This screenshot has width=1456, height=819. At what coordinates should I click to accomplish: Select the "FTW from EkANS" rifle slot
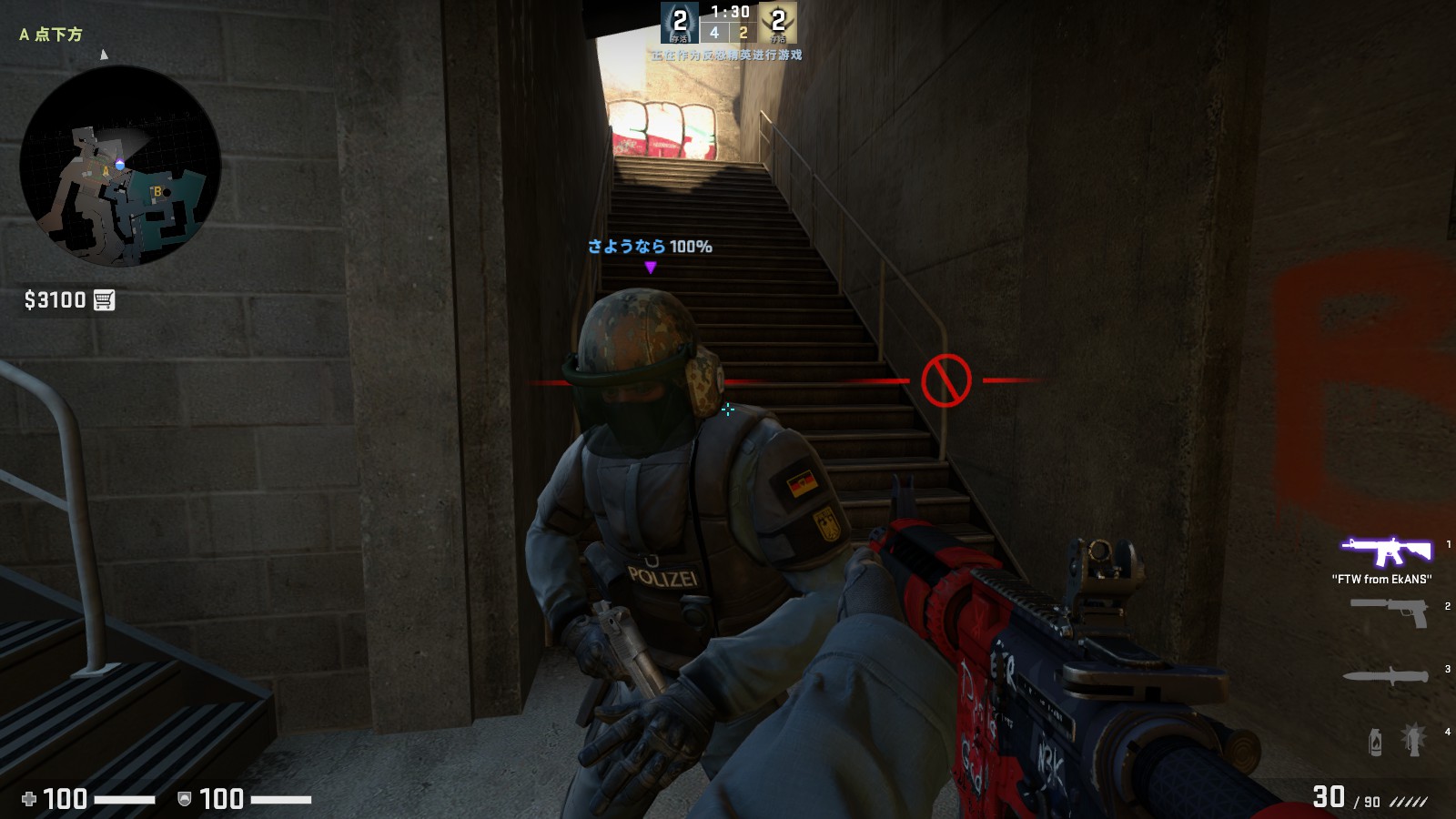(1384, 551)
